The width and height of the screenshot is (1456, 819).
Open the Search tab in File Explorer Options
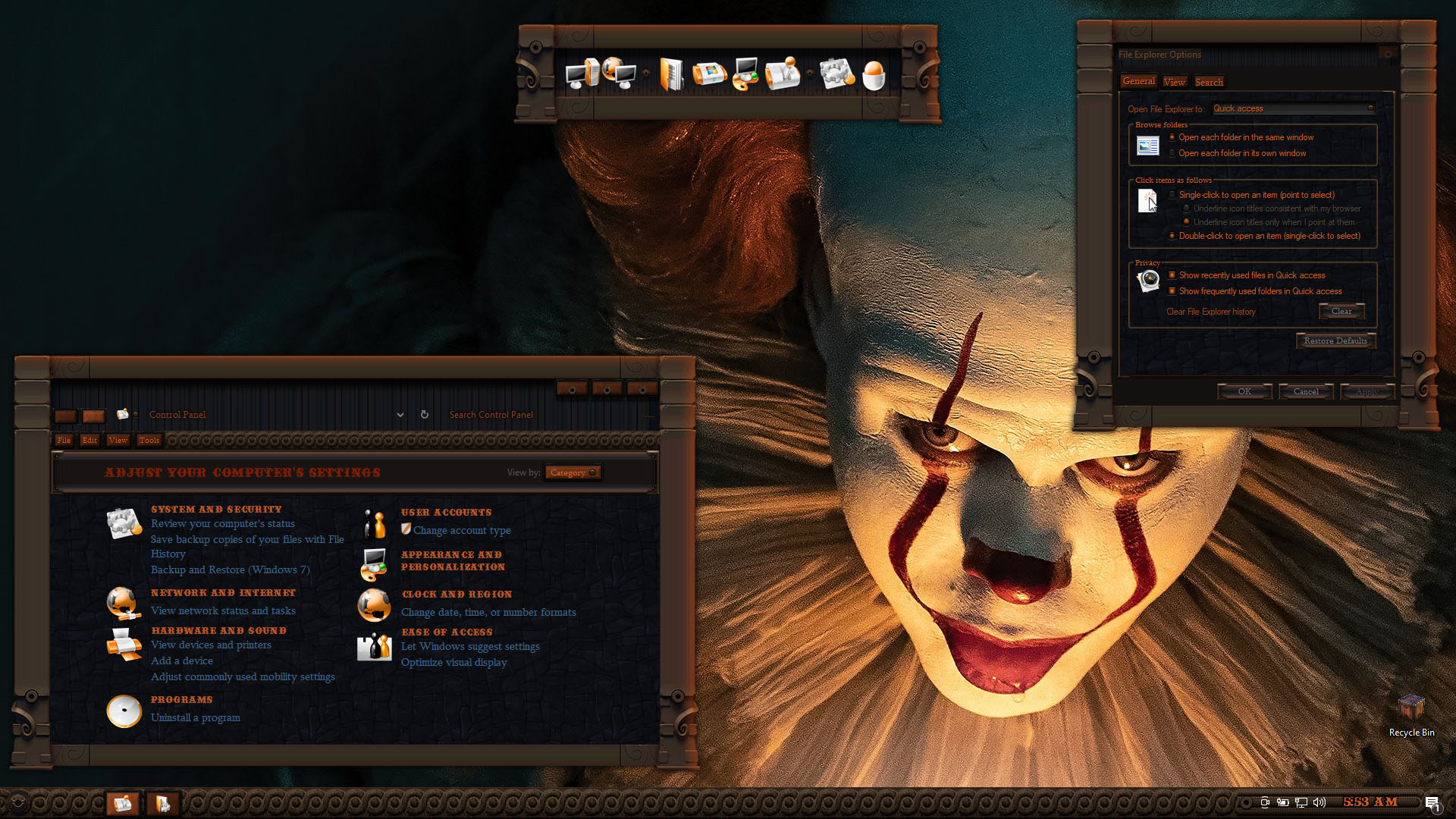(x=1209, y=82)
